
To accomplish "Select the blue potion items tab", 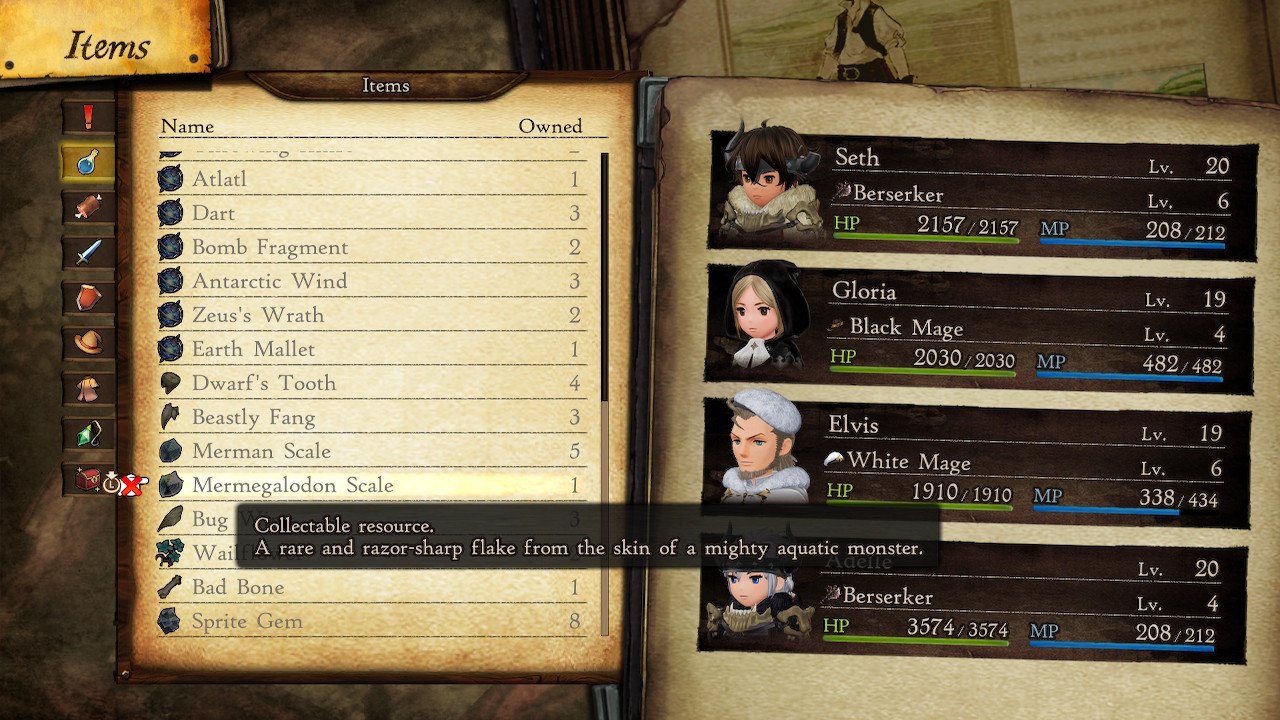I will tap(88, 162).
